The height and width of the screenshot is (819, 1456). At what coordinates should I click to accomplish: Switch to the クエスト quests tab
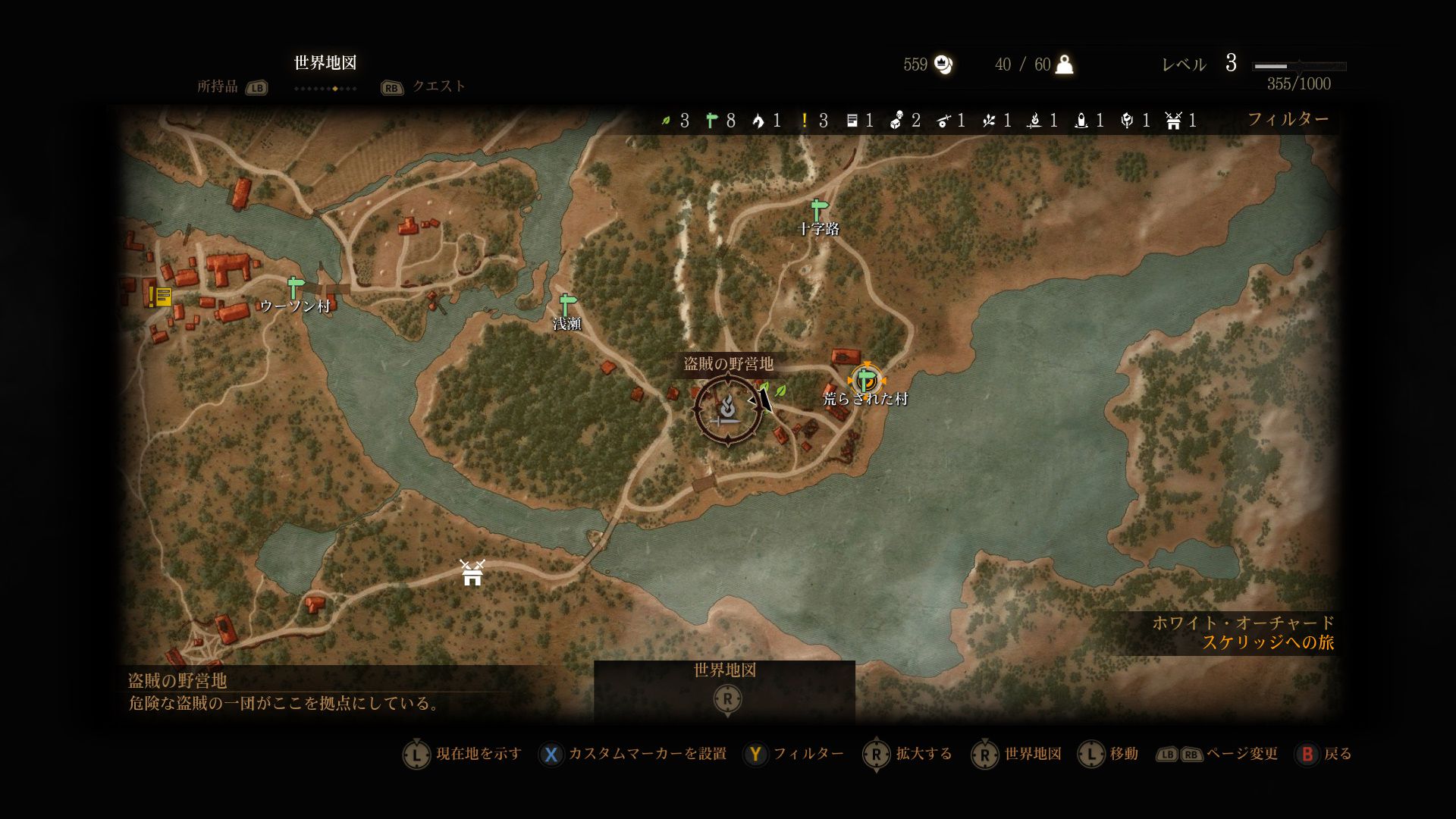[x=438, y=86]
